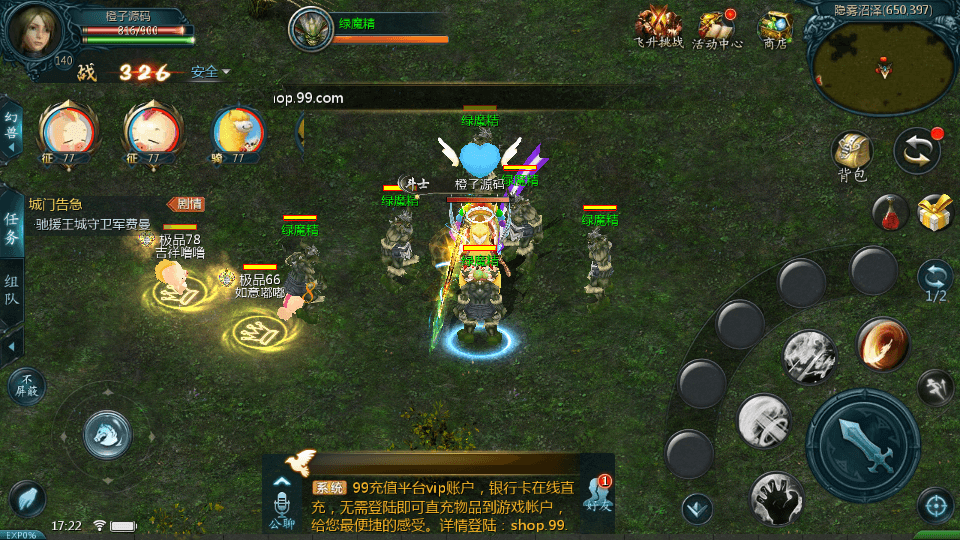
Task: Switch to the 任务 quest tab
Action: [x=12, y=229]
